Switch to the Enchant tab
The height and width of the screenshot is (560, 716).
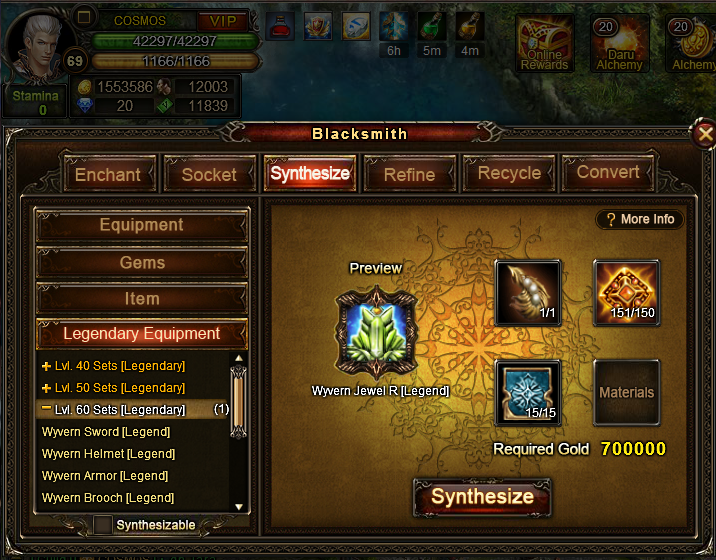click(x=108, y=174)
